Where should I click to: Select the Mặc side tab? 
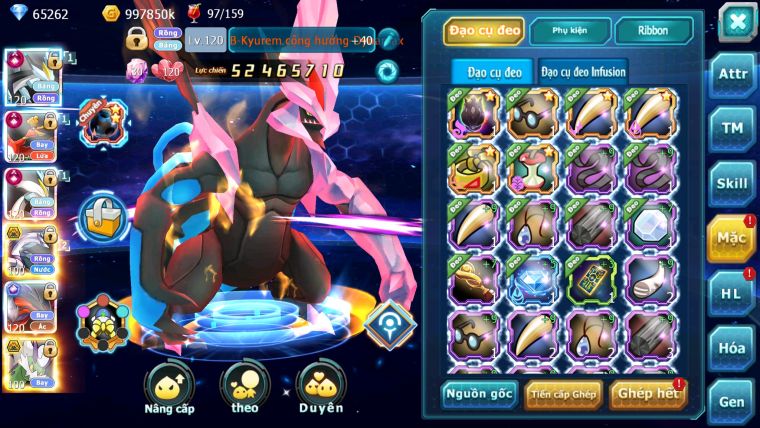click(732, 238)
